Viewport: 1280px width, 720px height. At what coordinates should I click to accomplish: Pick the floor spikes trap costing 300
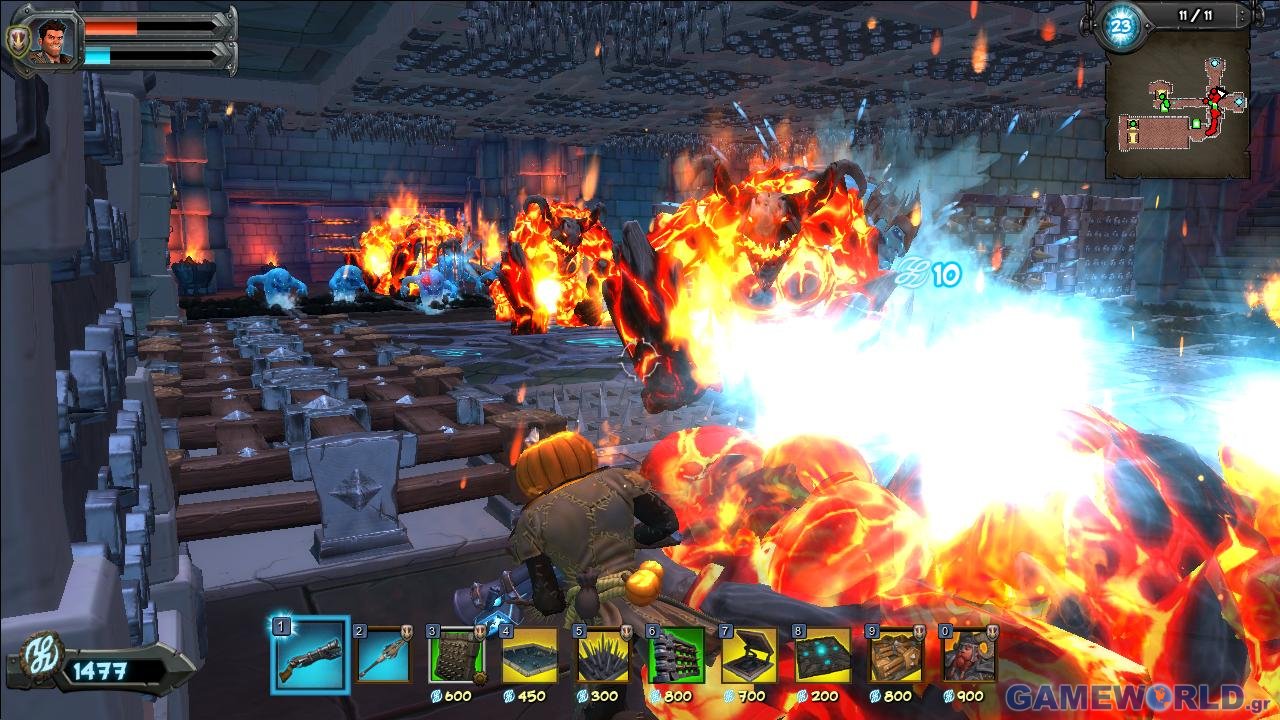pyautogui.click(x=603, y=656)
